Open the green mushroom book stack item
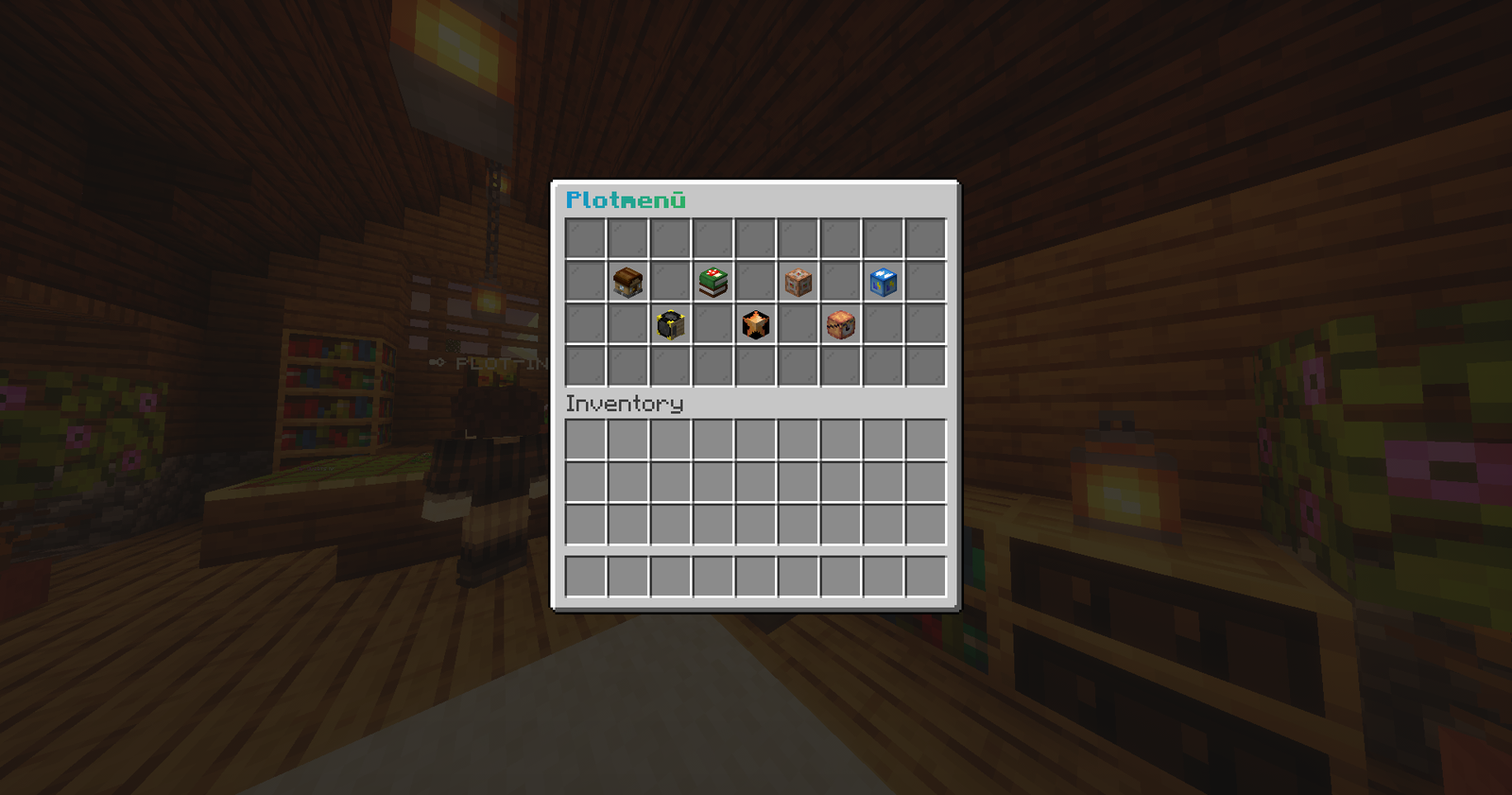Image resolution: width=1512 pixels, height=795 pixels. click(713, 282)
